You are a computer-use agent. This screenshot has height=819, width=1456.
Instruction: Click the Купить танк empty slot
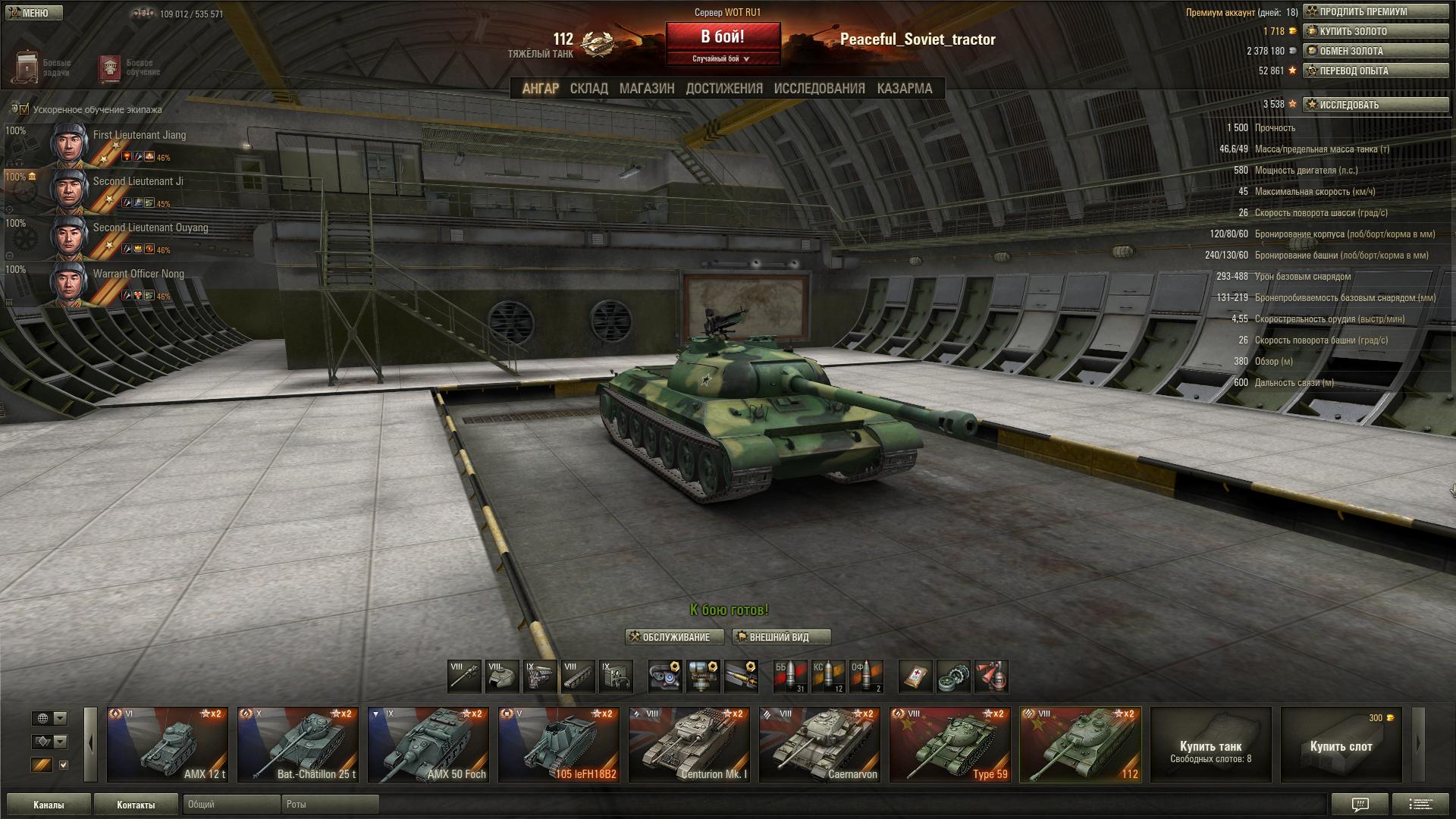point(1210,745)
